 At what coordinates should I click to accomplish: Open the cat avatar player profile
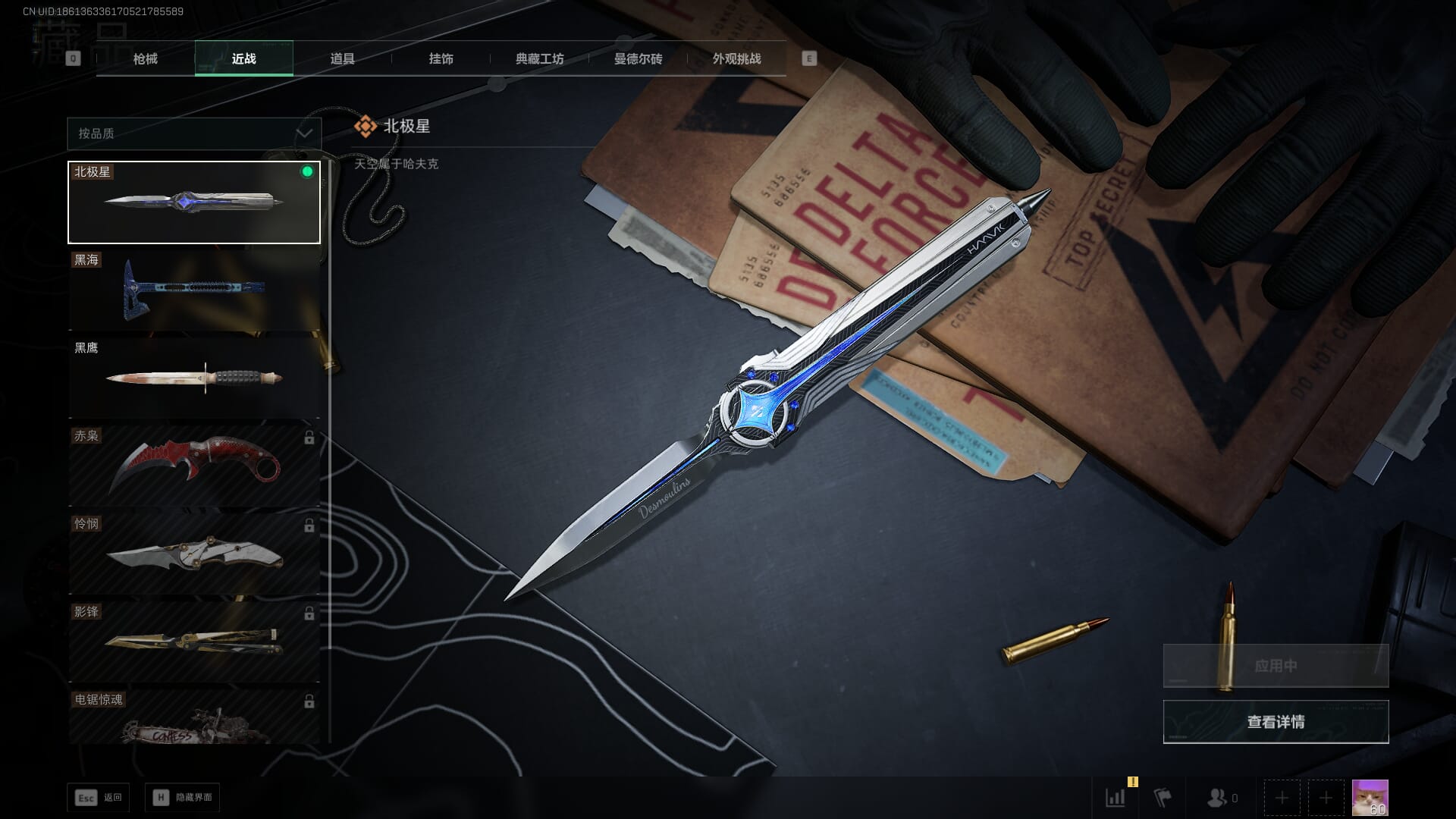1370,798
